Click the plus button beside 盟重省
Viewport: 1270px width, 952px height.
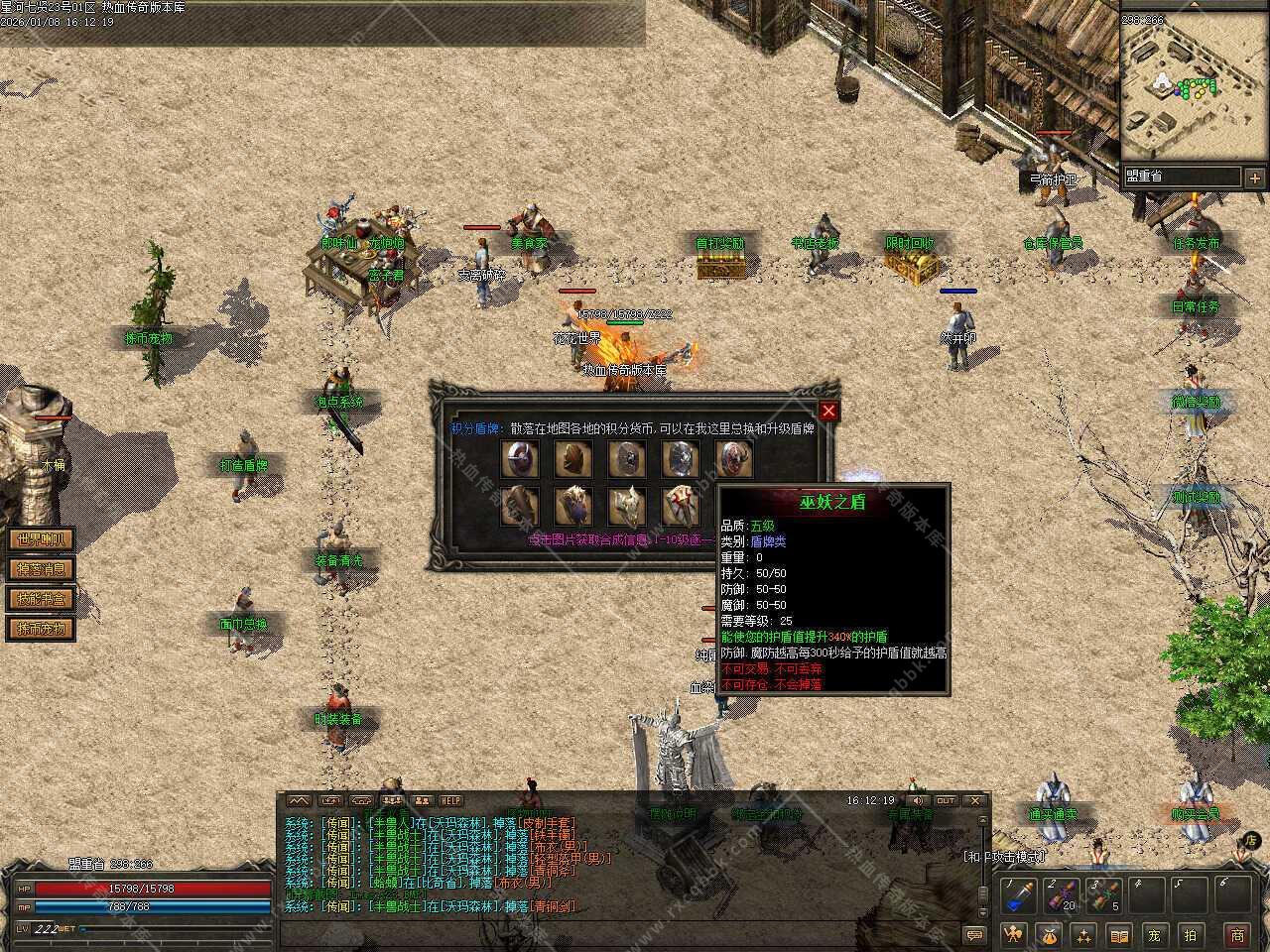point(1255,178)
